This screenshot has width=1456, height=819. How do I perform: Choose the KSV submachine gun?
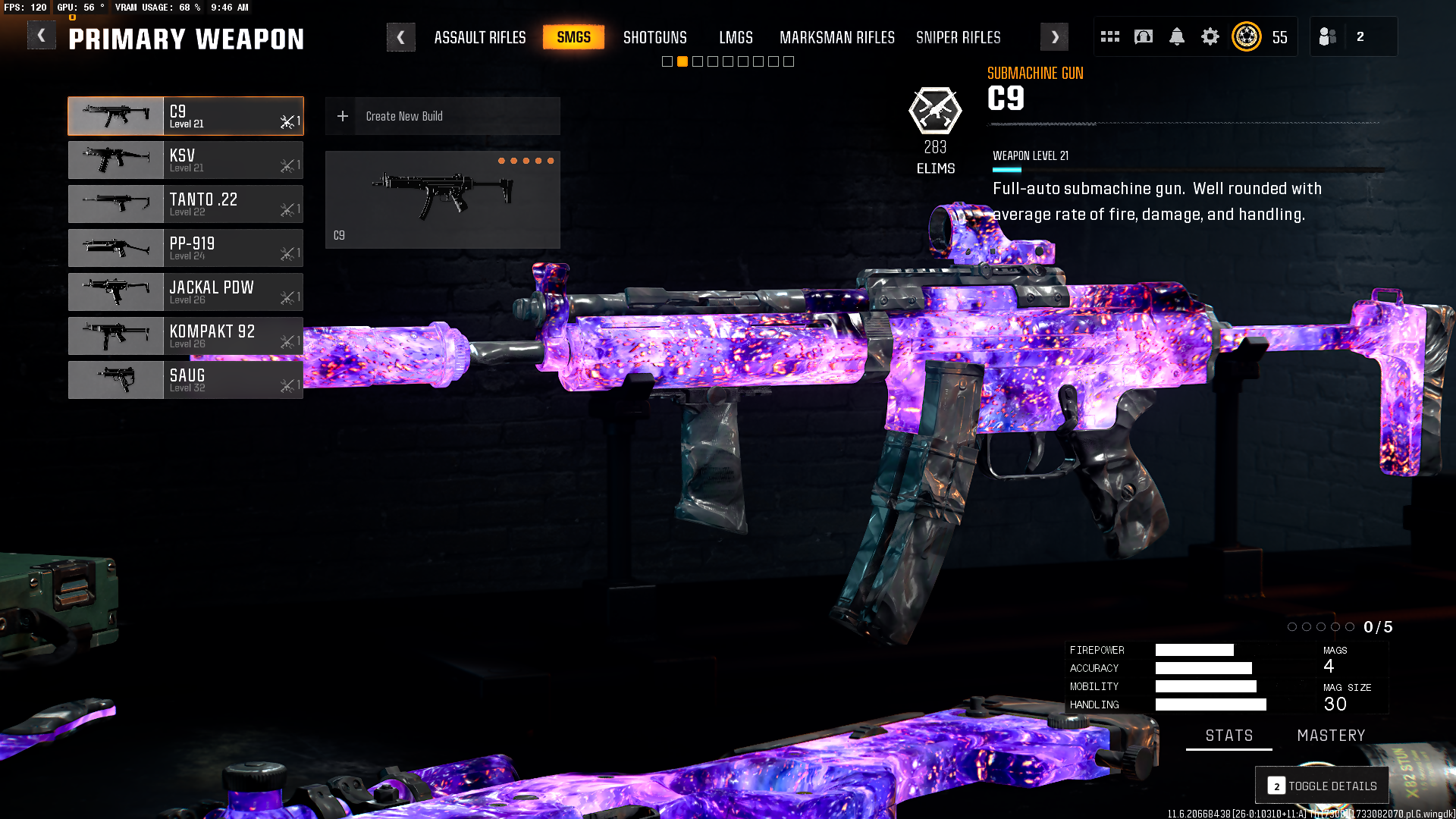(186, 160)
